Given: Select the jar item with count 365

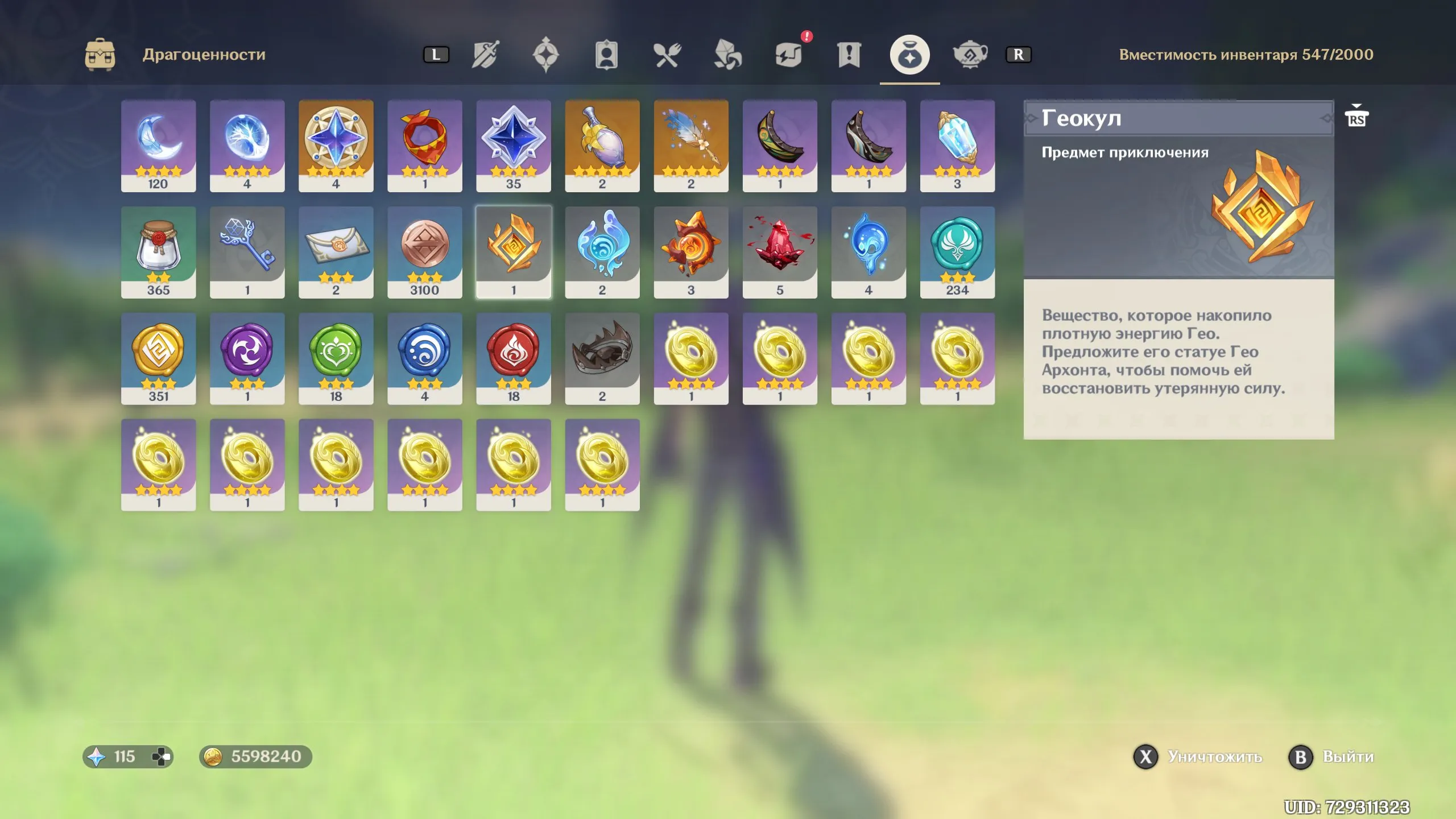Looking at the screenshot, I should (x=159, y=251).
